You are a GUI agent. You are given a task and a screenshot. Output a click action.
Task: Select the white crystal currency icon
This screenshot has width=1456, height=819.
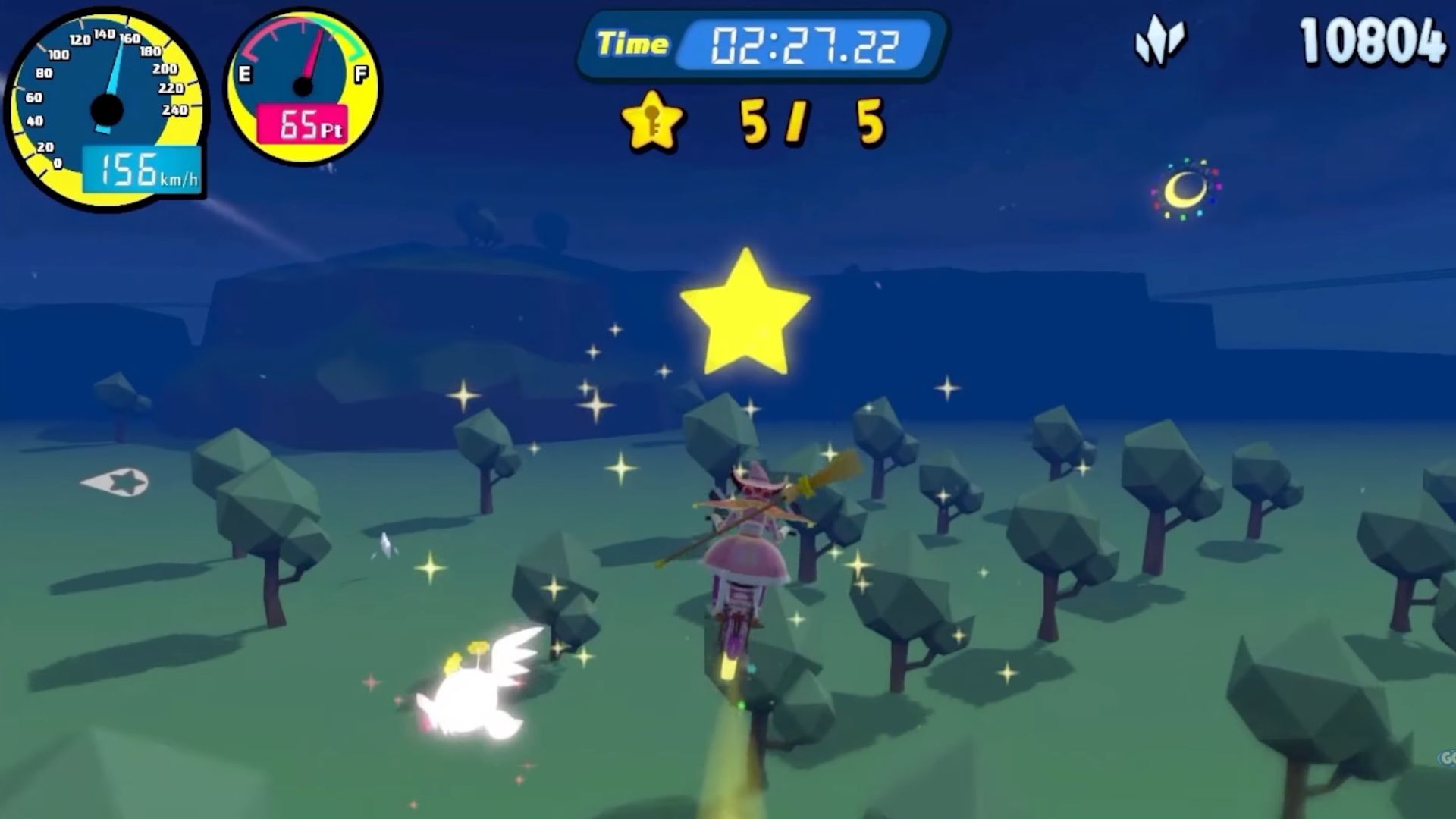tap(1159, 41)
